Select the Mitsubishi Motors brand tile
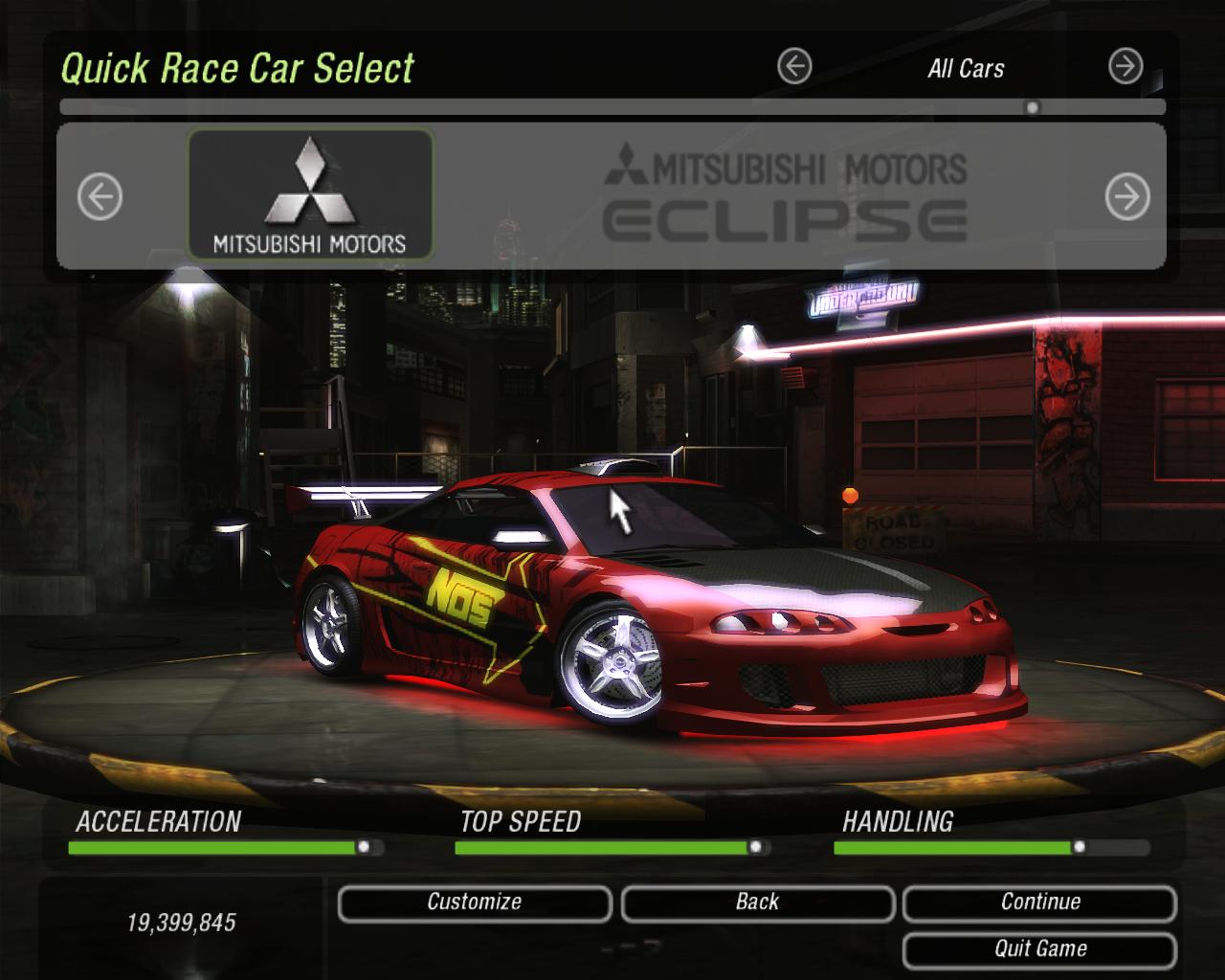Screen dimensions: 1225x980 pos(310,195)
